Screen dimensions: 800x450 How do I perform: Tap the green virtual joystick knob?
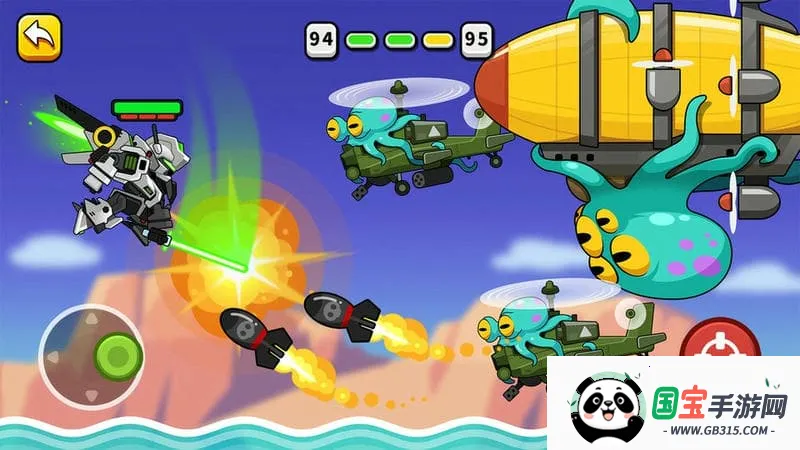point(118,354)
